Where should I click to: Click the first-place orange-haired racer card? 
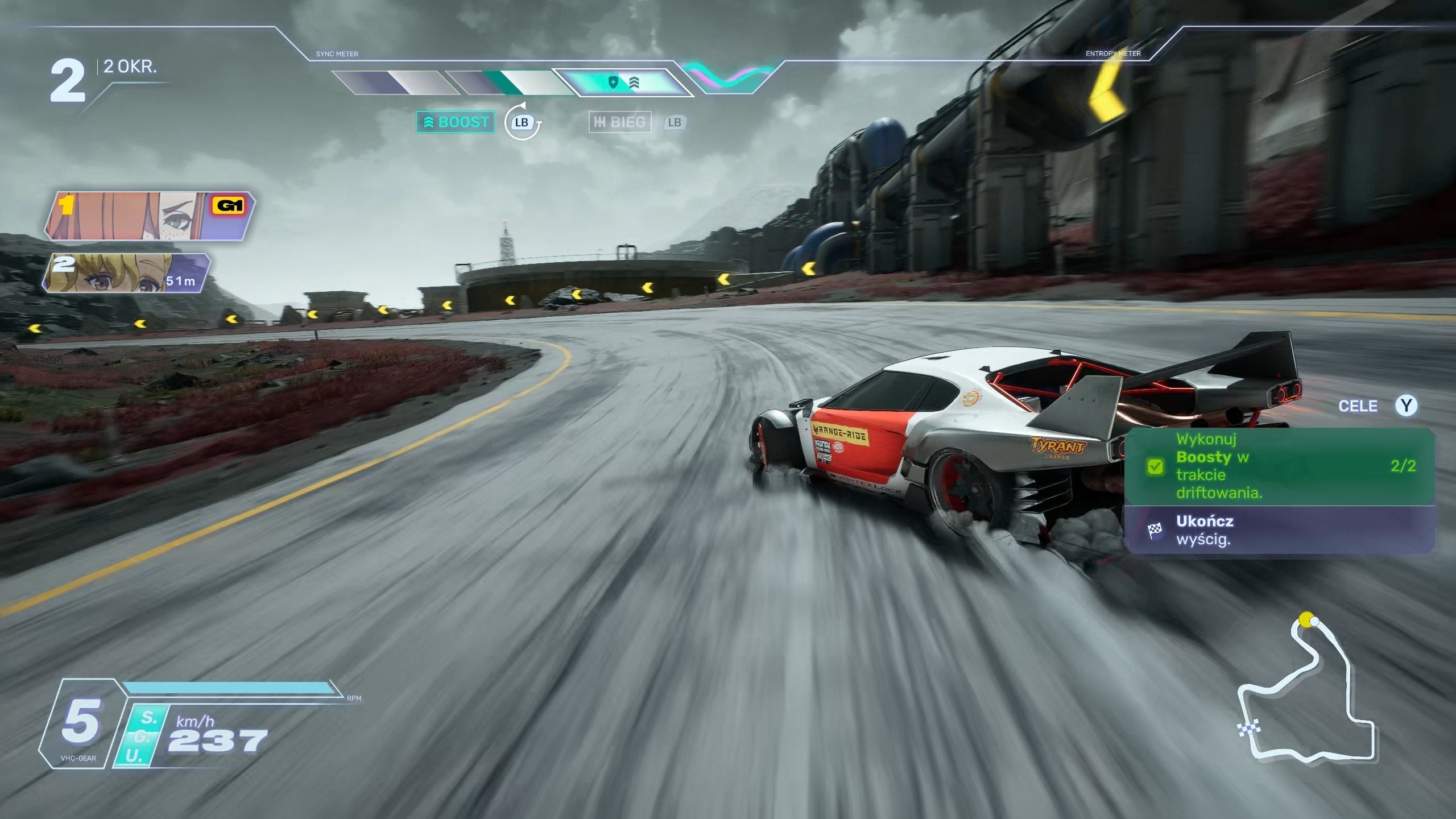[149, 216]
